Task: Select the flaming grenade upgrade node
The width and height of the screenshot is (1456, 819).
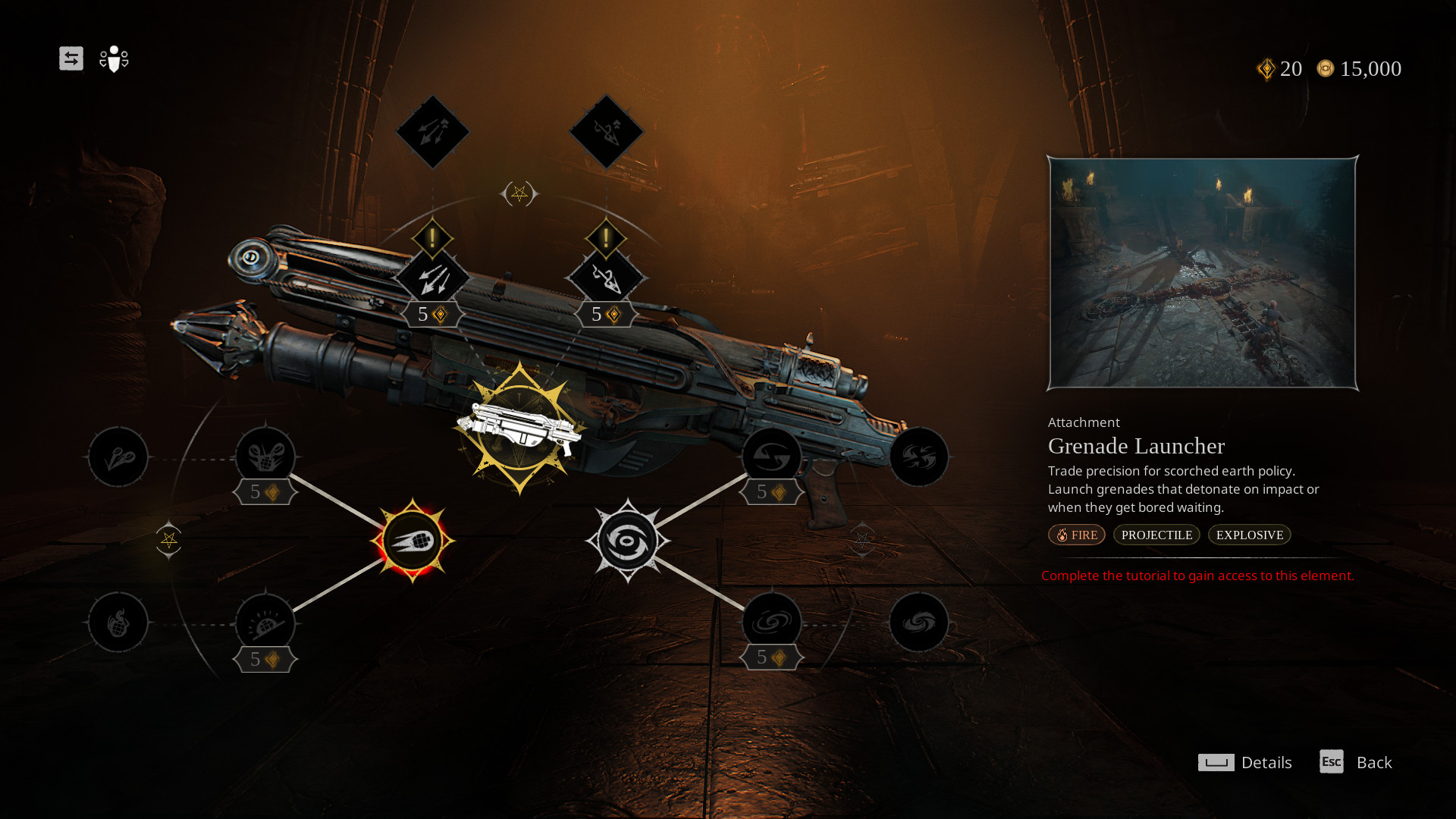Action: coord(118,623)
